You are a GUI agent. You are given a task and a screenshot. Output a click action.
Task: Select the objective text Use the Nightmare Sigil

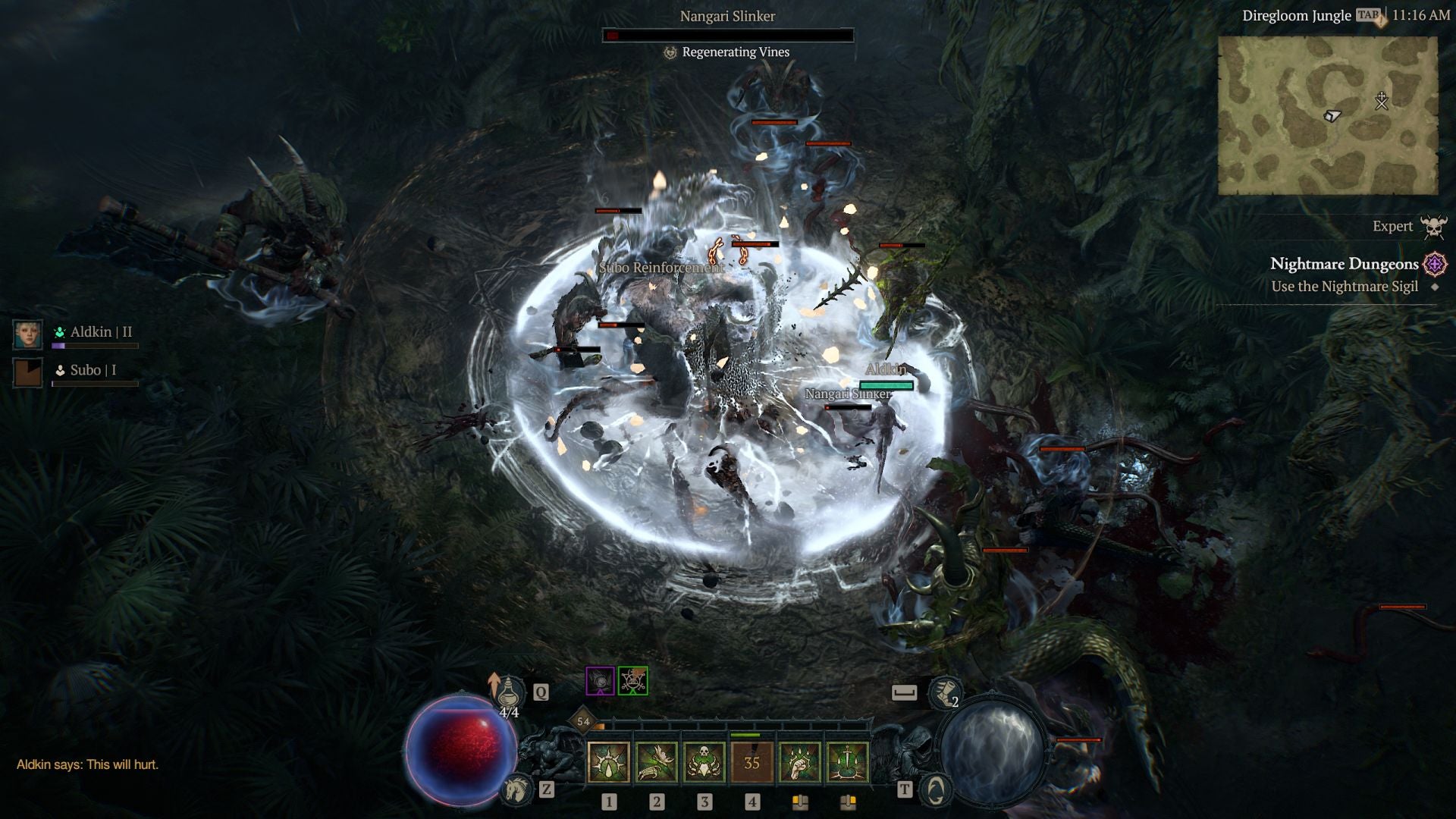point(1344,287)
